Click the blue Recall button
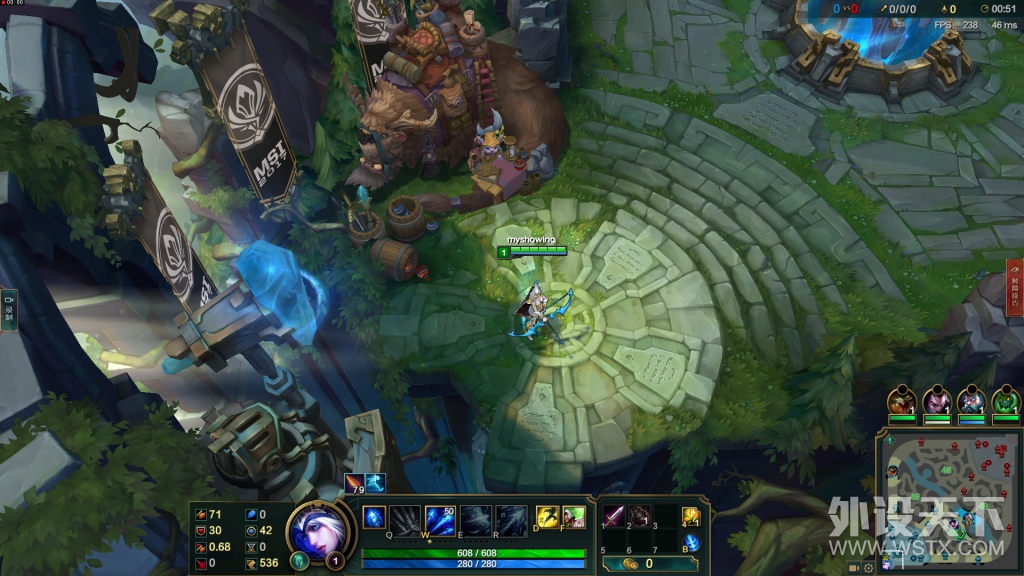The image size is (1024, 576). coord(690,543)
